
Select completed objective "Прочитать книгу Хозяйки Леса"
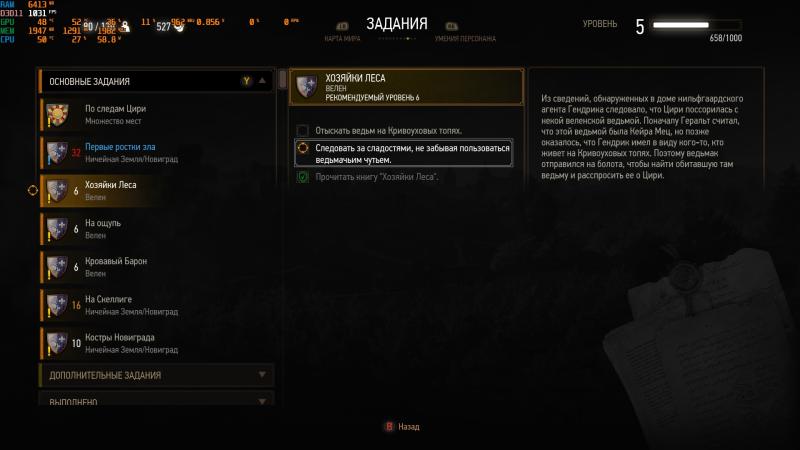click(375, 177)
